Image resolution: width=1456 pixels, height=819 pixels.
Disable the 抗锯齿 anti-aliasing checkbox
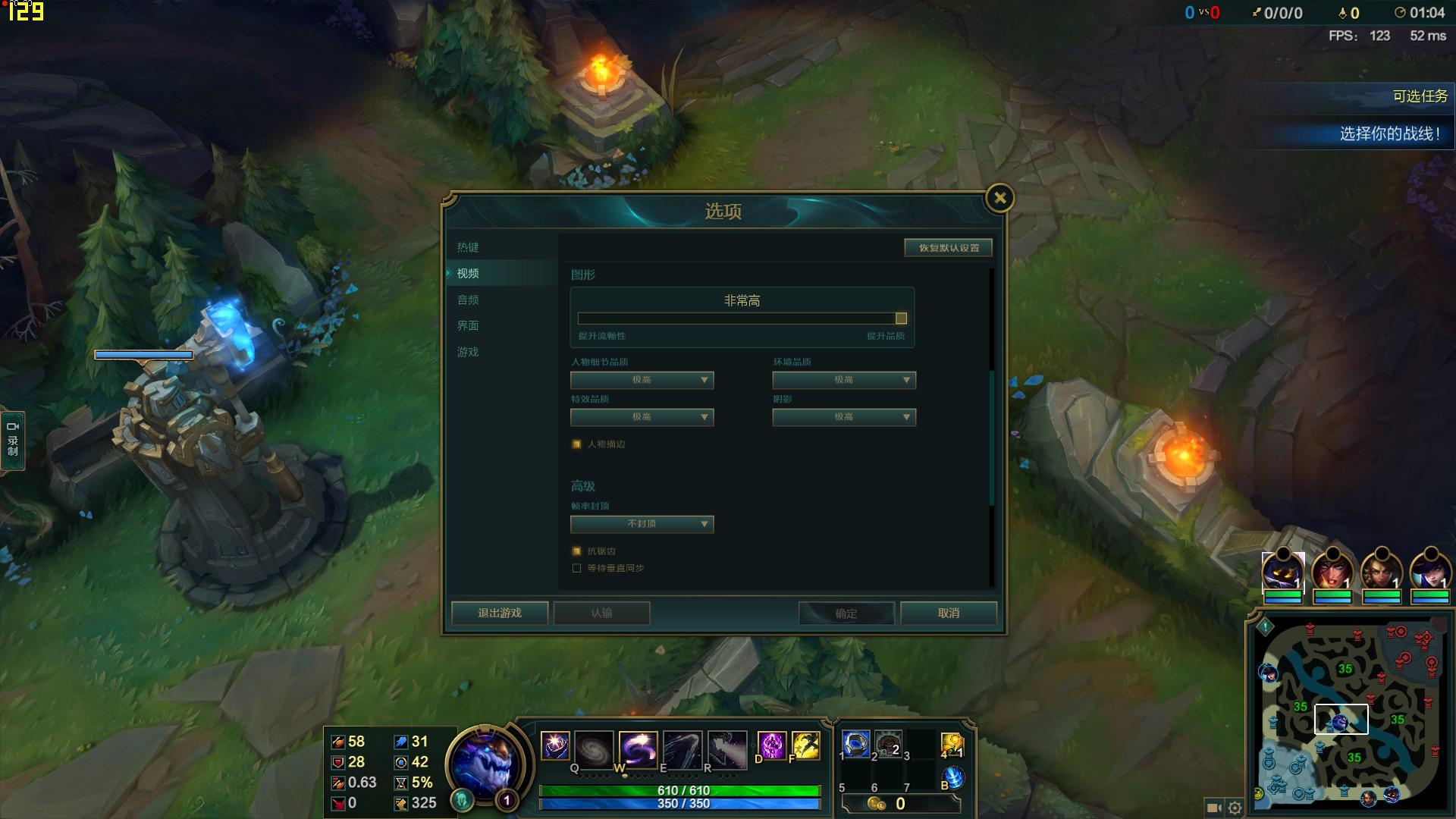pos(577,551)
